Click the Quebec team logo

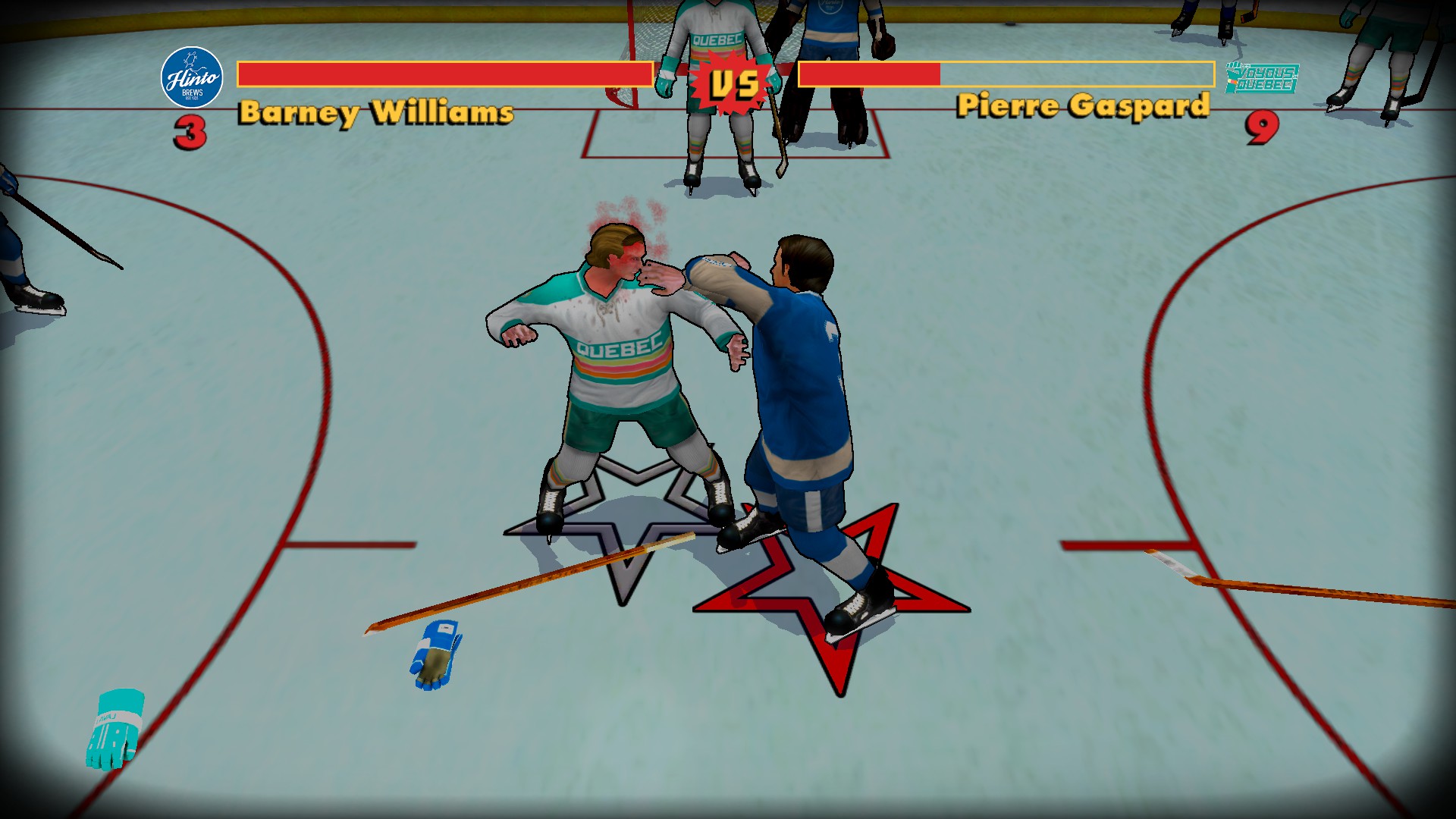click(1261, 78)
